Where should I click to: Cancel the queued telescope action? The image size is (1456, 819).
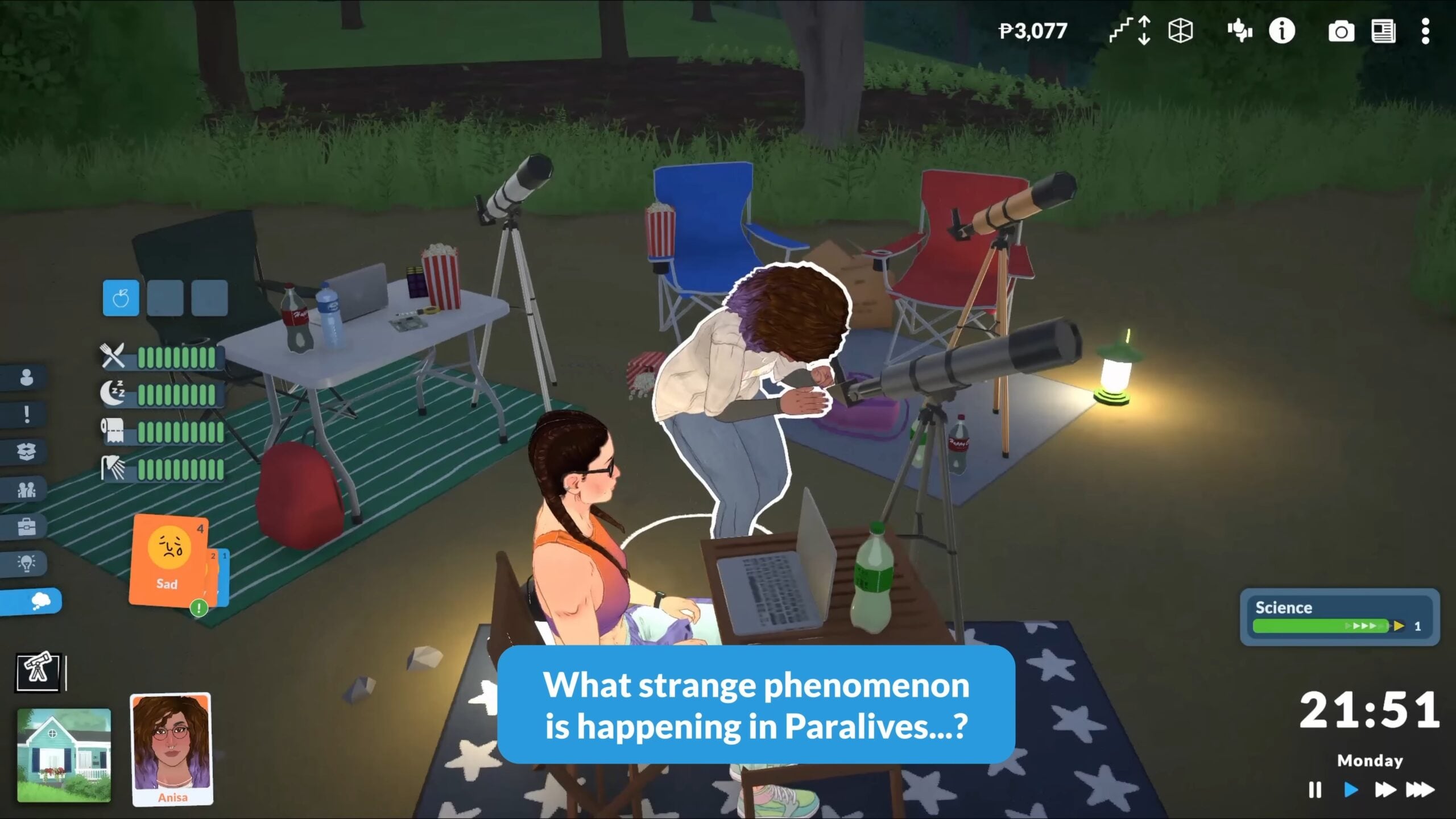(x=37, y=673)
